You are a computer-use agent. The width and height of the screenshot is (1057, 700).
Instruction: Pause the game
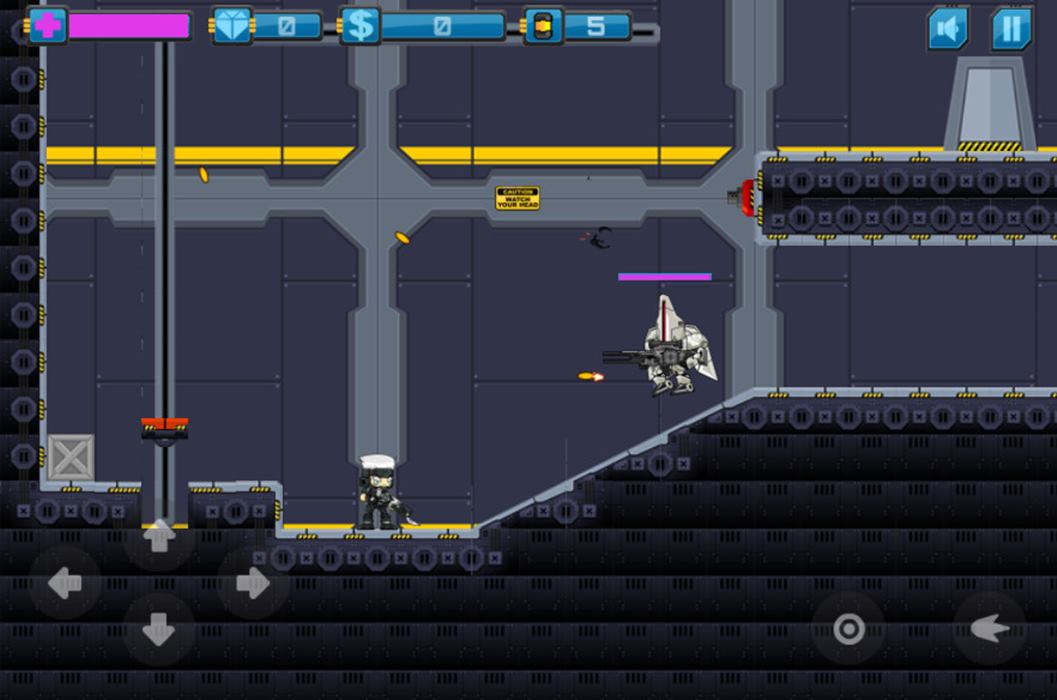pos(1011,28)
